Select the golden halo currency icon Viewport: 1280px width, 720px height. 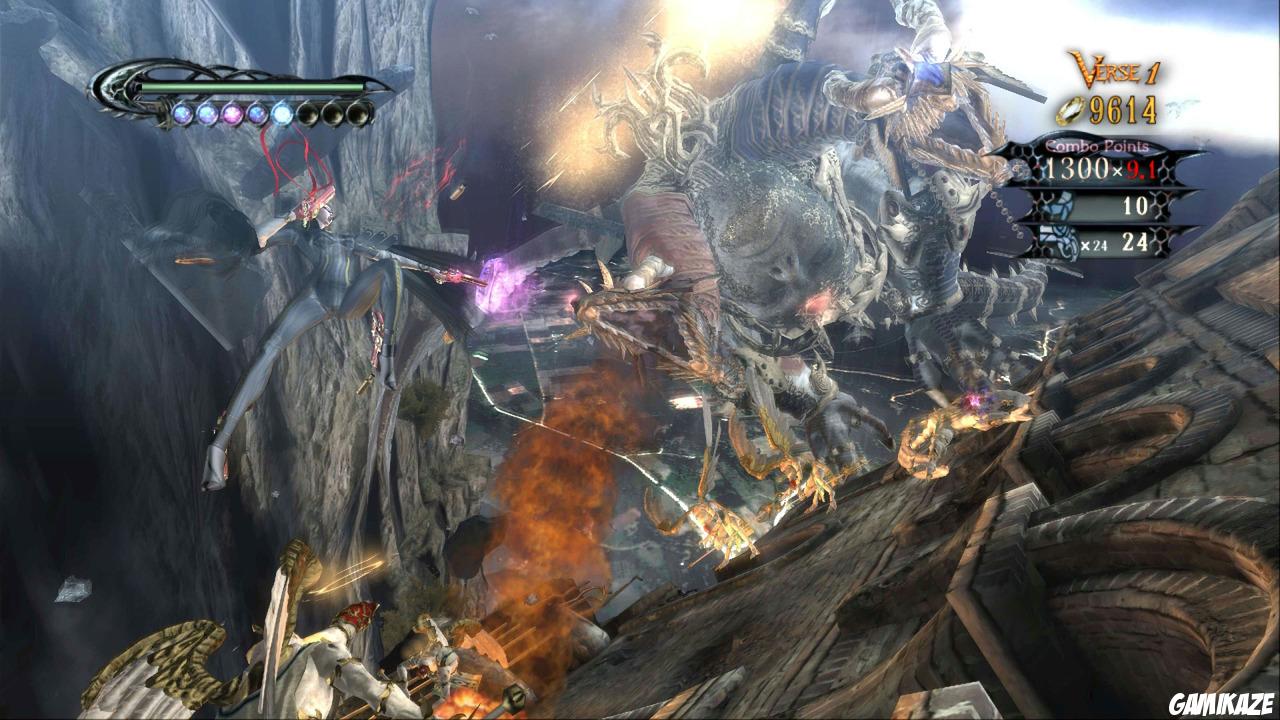pyautogui.click(x=1071, y=109)
